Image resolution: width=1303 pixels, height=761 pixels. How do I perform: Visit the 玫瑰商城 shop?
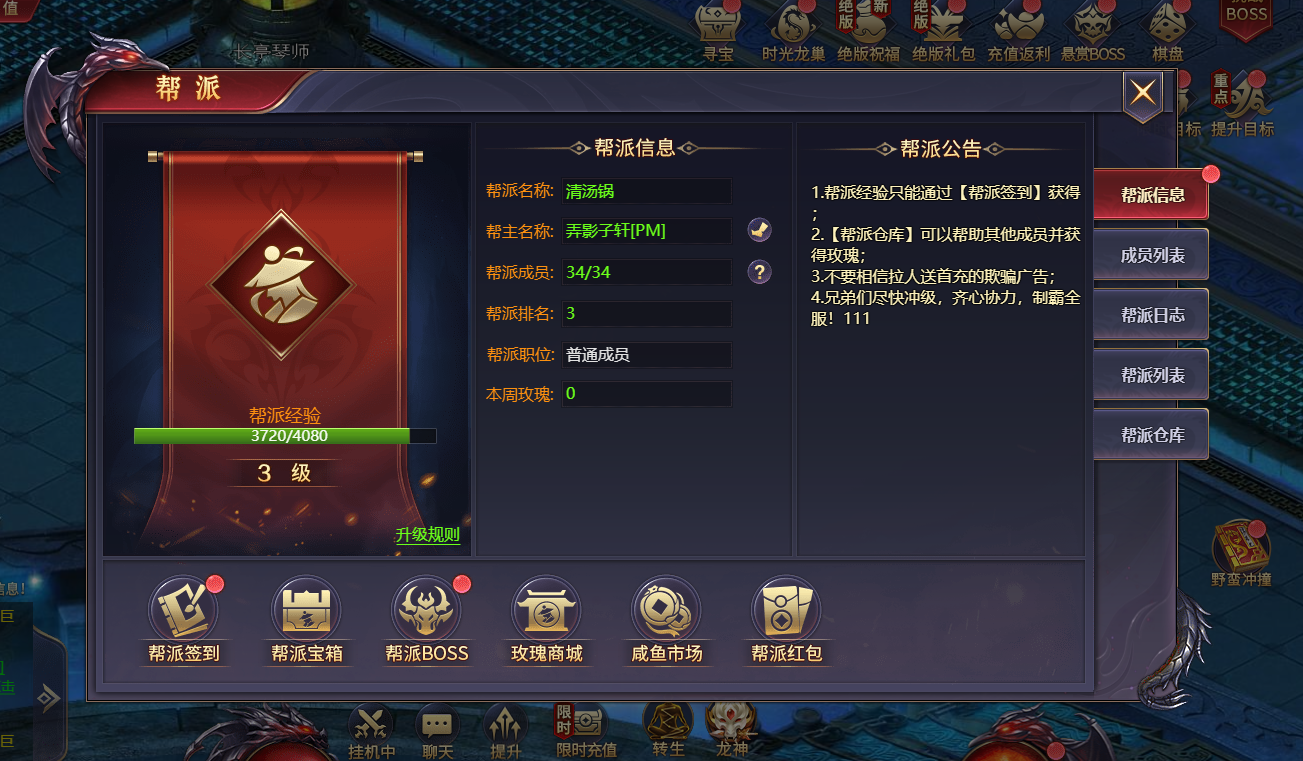point(546,619)
